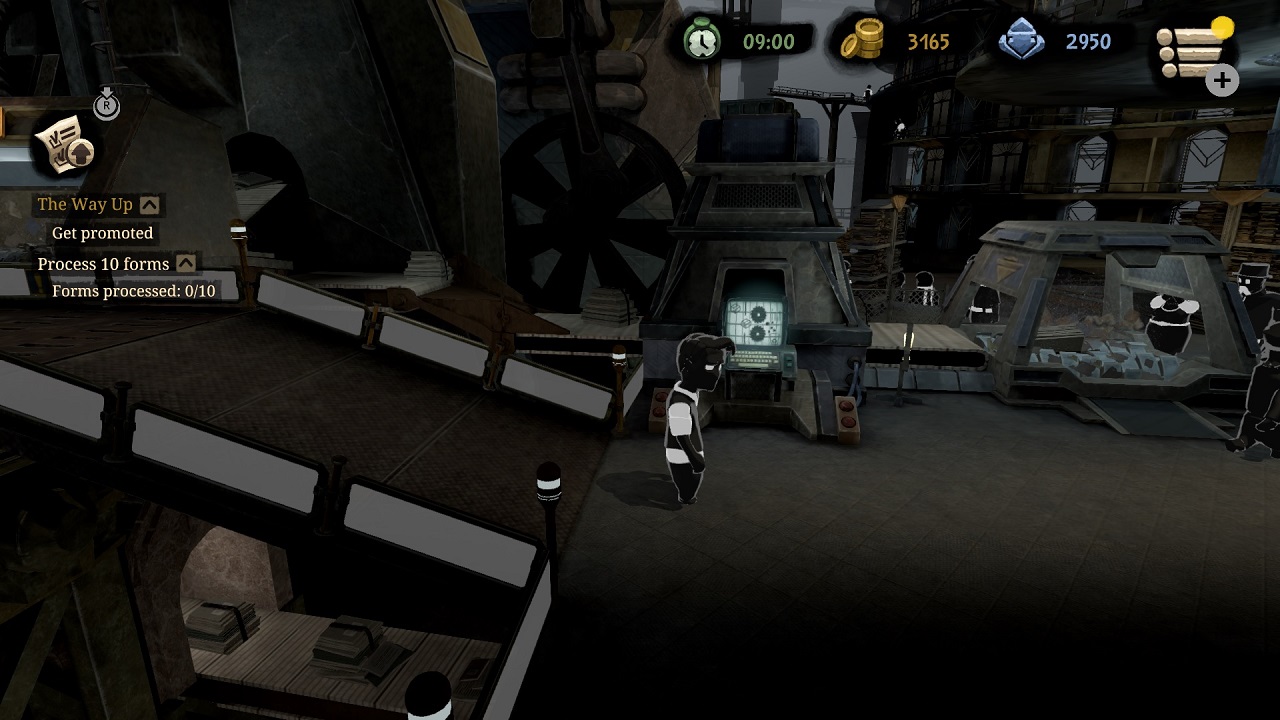Click the quest checklist icon near The Way Up
Viewport: 1280px width, 720px height.
[62, 146]
